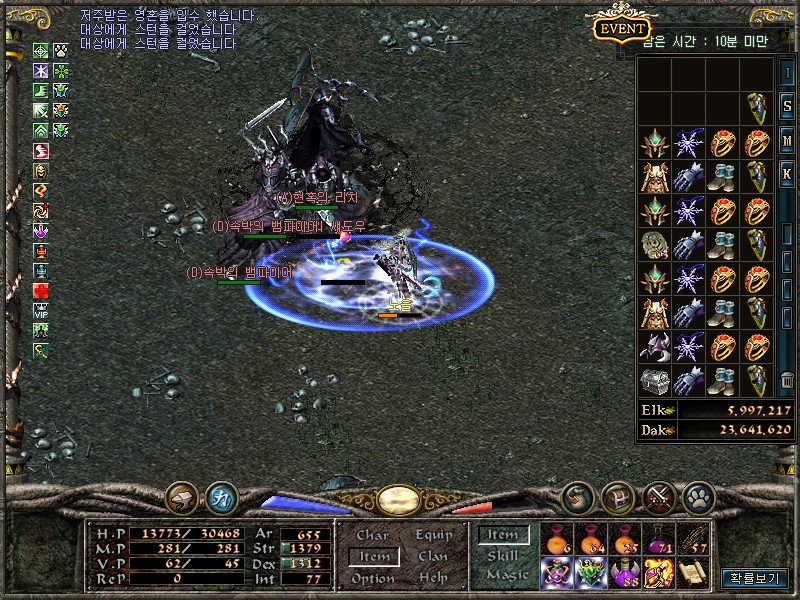Click the anvil round button
Viewport: 800px width, 600px height.
pos(184,496)
